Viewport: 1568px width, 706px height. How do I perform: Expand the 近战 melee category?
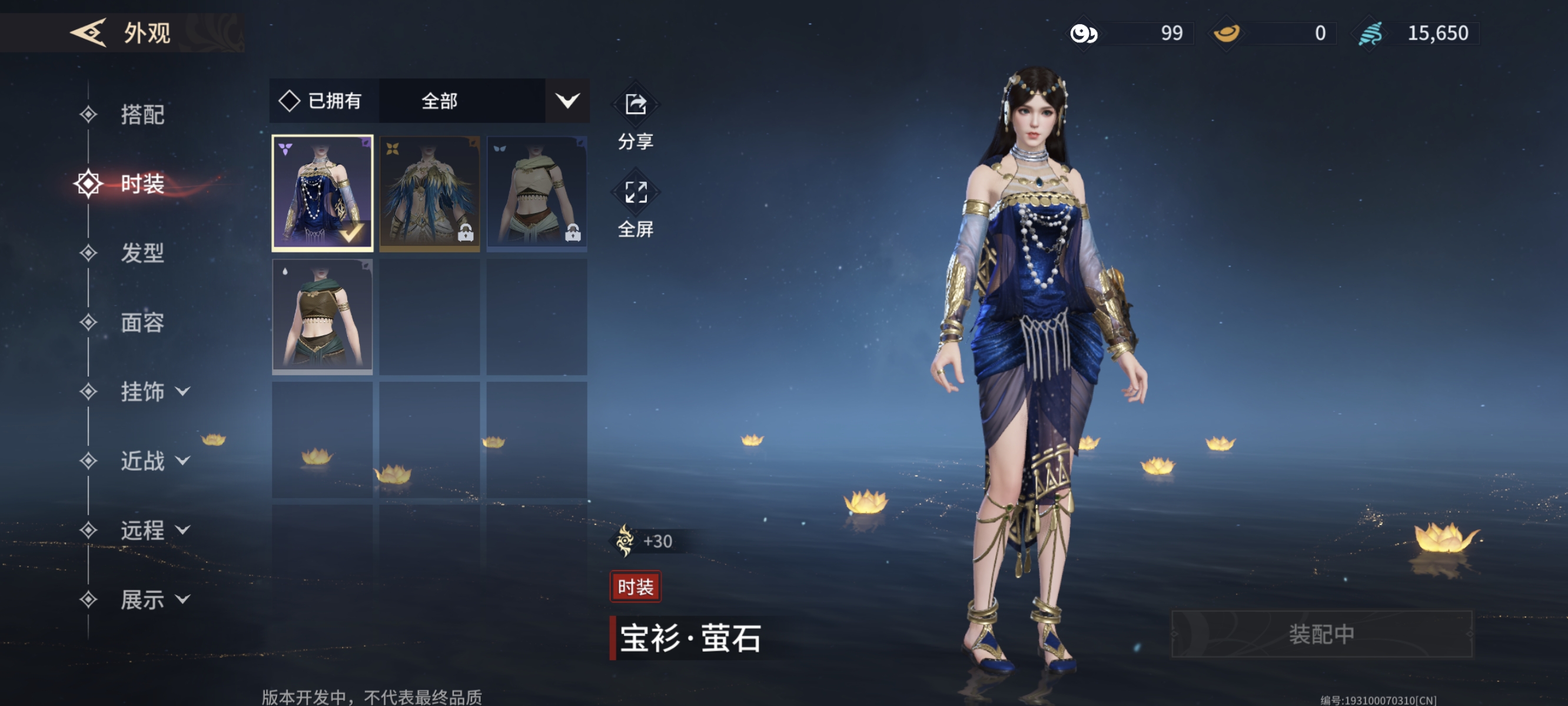click(x=154, y=461)
